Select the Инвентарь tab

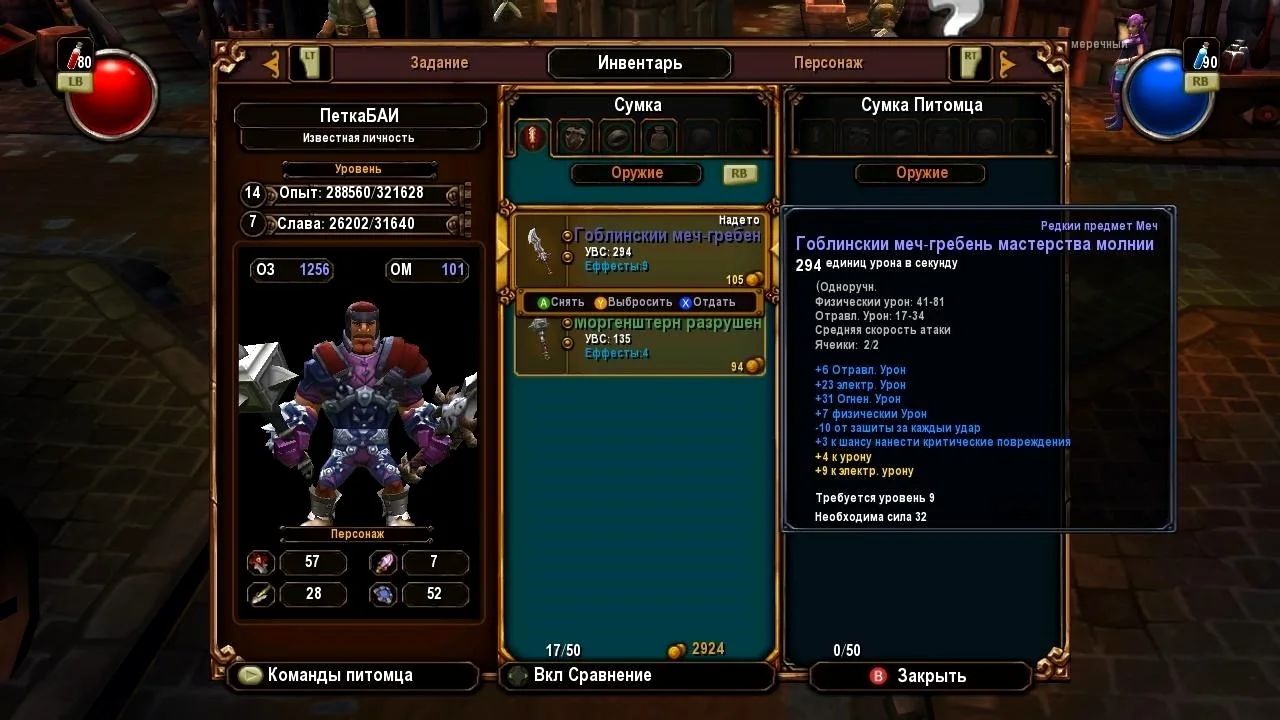pos(640,63)
